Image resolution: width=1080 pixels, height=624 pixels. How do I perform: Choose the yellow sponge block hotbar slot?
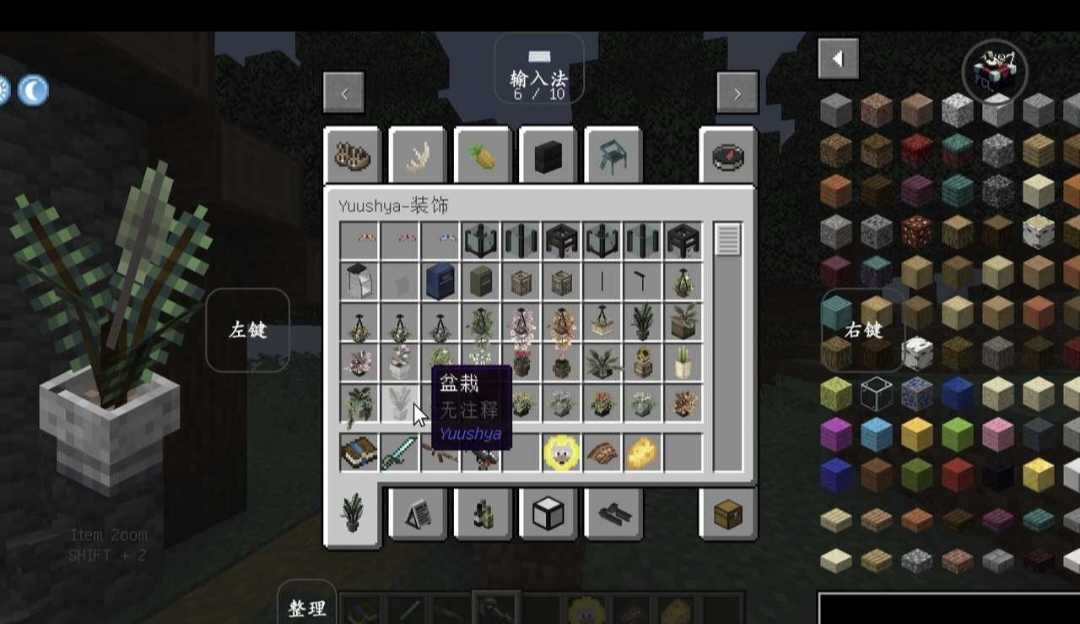643,453
